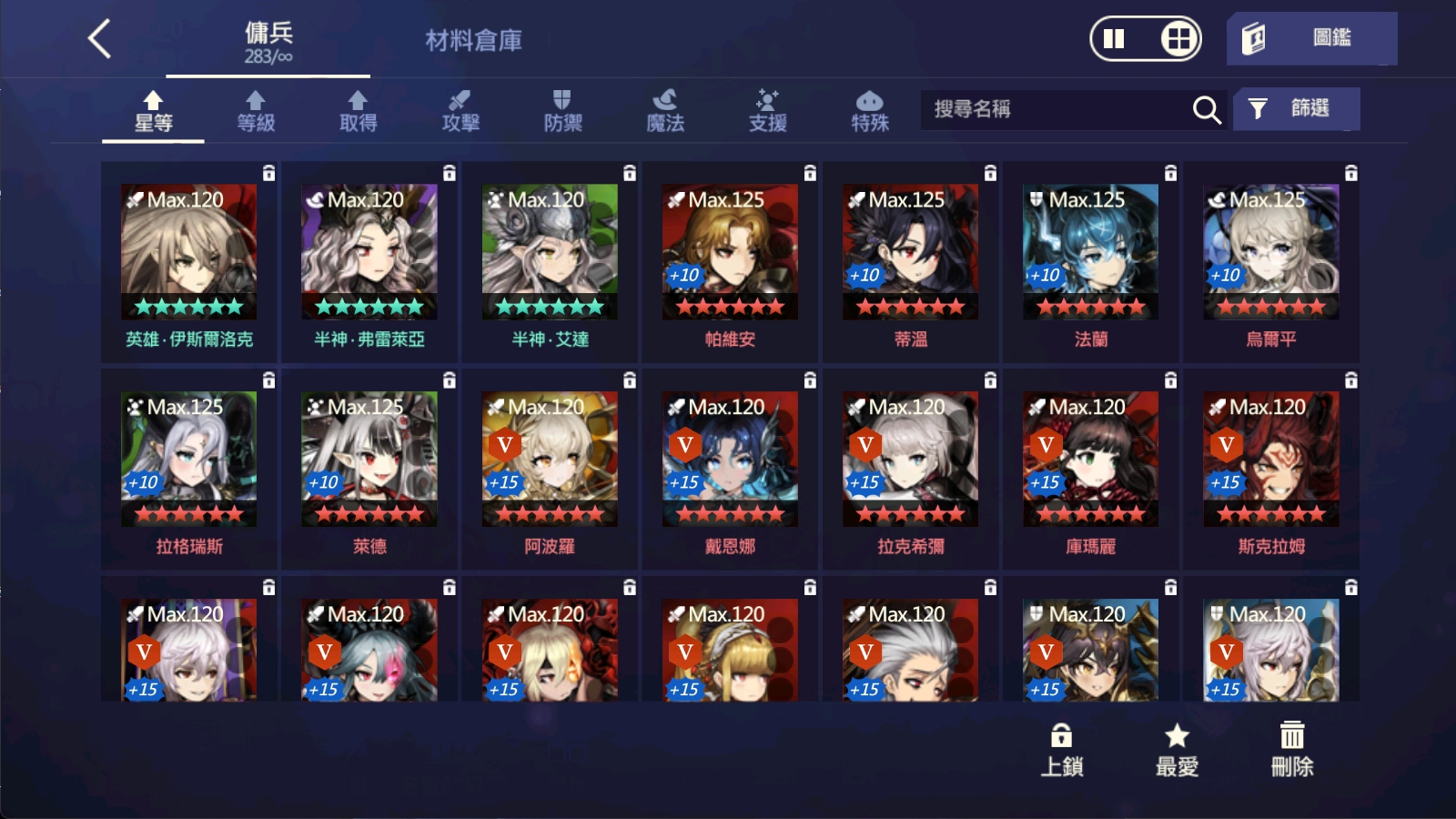This screenshot has height=819, width=1456.
Task: Select the 攻擊 attack filter icon
Action: coord(462,109)
